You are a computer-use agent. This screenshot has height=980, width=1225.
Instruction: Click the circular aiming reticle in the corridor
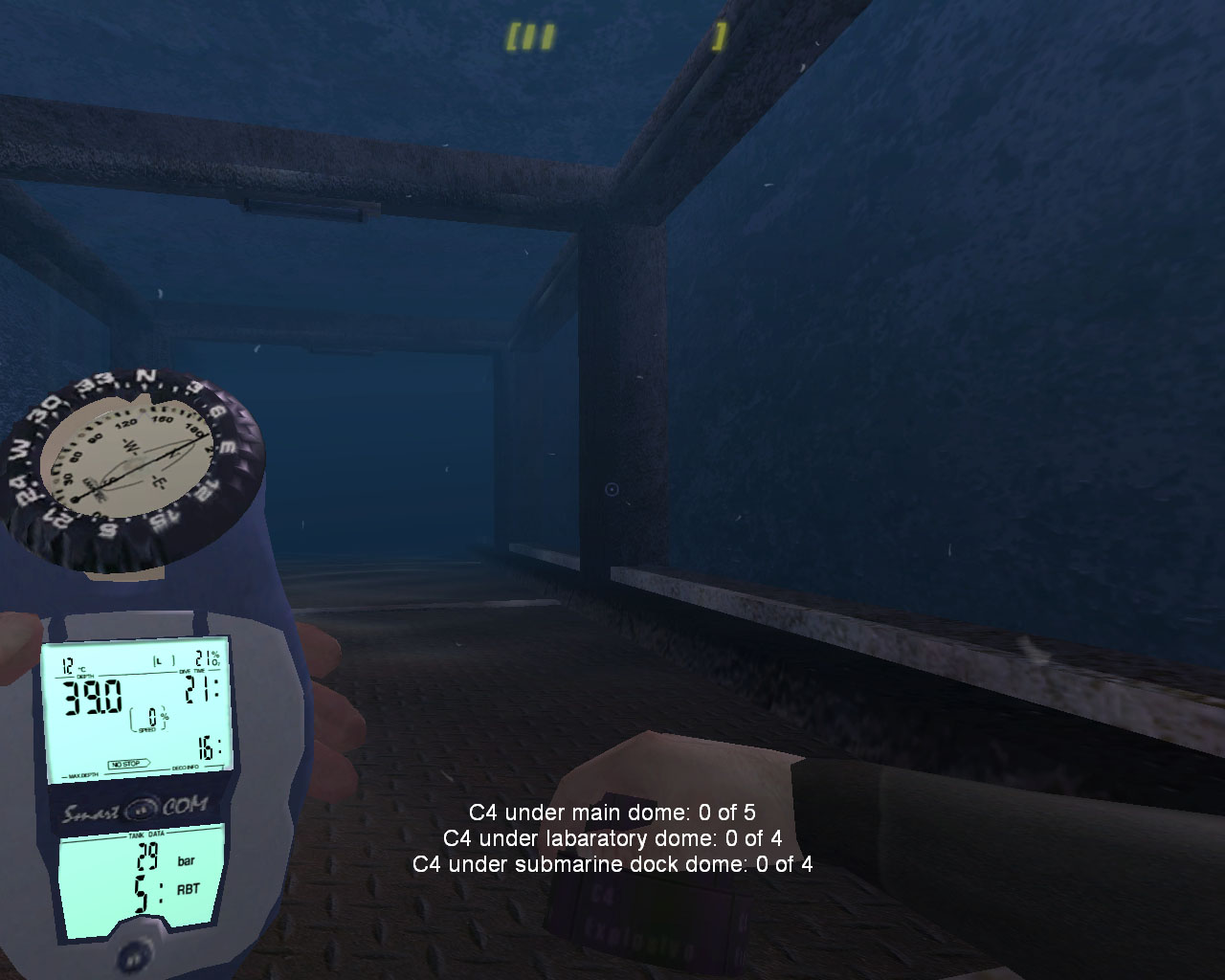[x=611, y=488]
